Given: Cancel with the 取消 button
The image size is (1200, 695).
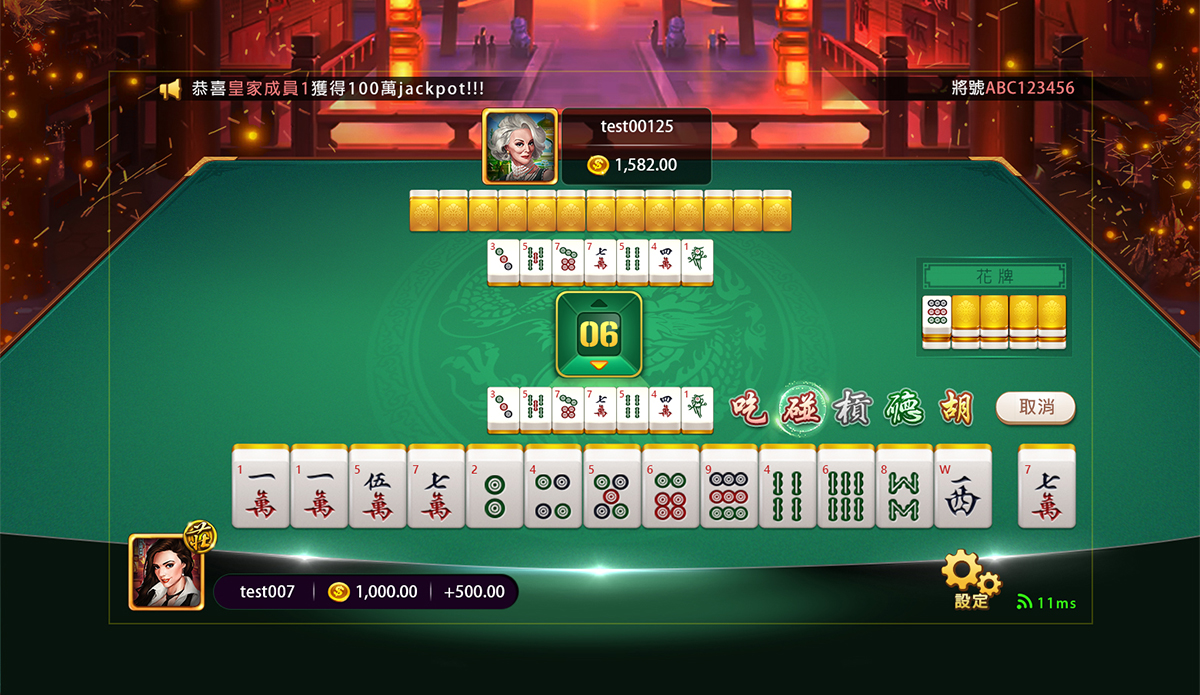Looking at the screenshot, I should [x=1036, y=407].
